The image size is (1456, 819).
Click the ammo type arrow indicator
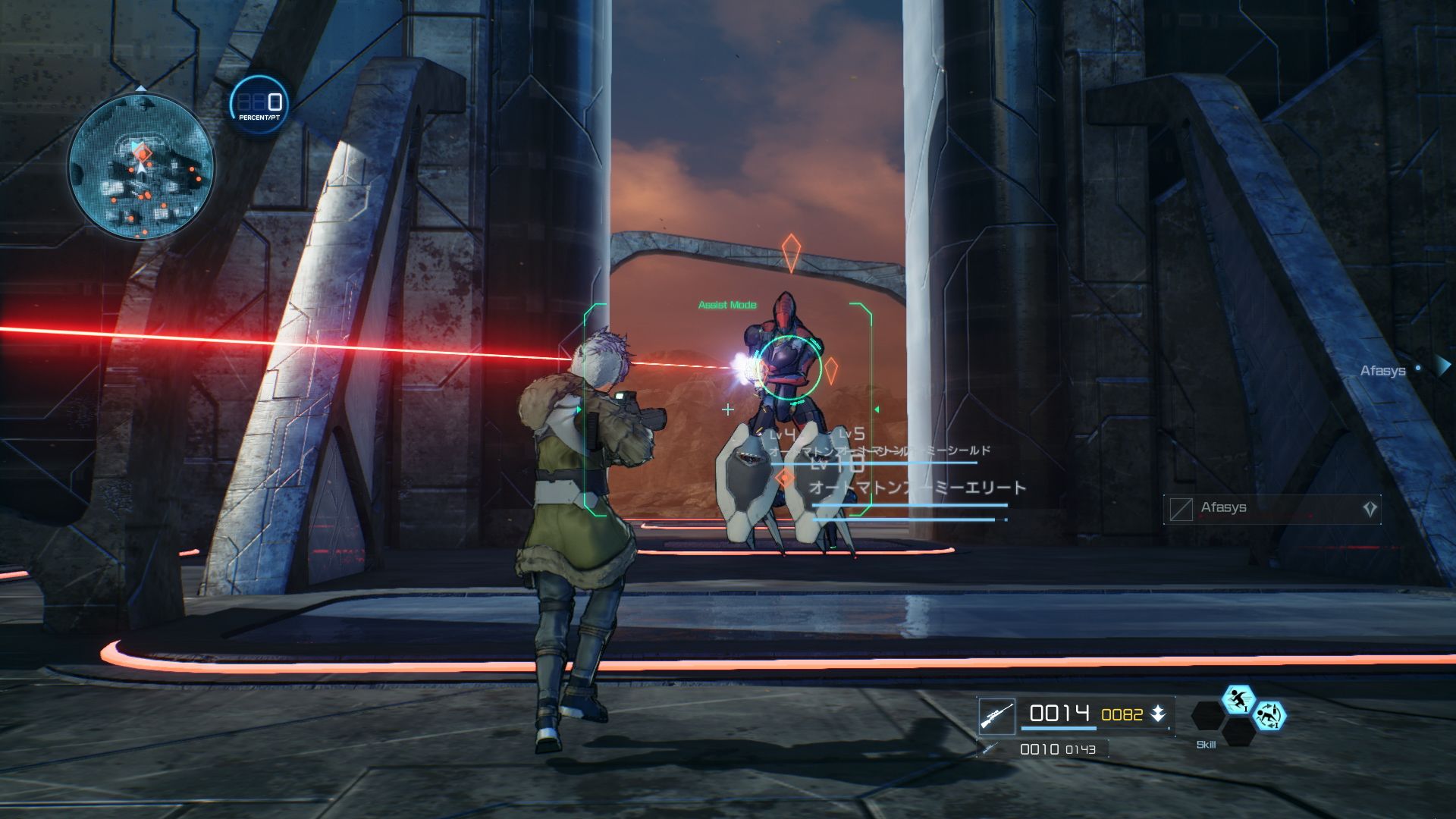(x=1158, y=714)
